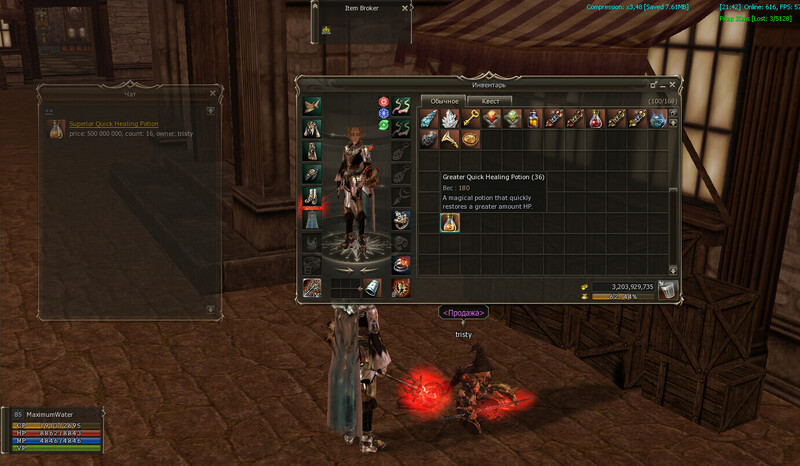The height and width of the screenshot is (466, 800).
Task: Close the Инвентарь inventory window
Action: 674,85
